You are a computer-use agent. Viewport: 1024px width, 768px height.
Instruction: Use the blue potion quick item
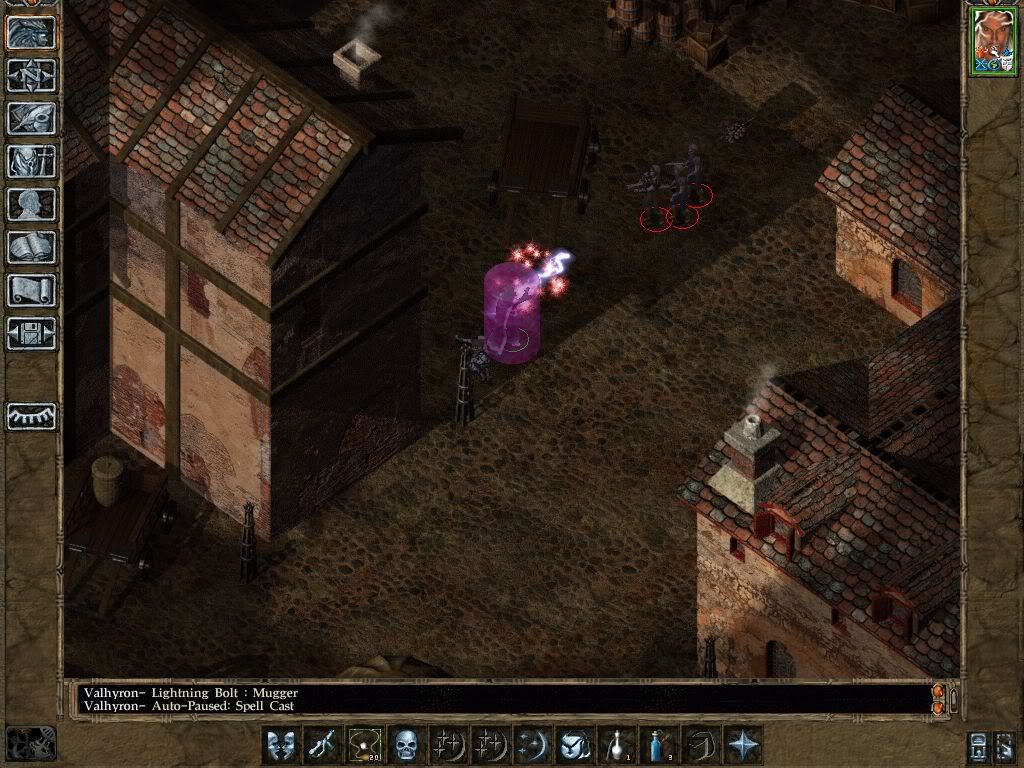tap(659, 745)
